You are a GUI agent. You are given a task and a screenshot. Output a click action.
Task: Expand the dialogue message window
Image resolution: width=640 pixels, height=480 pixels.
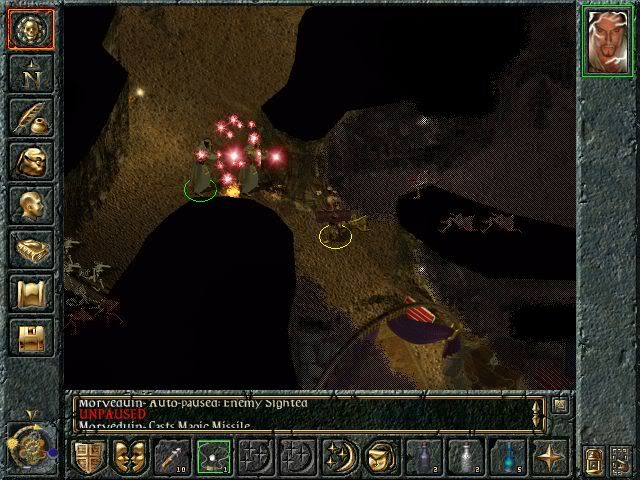560,405
